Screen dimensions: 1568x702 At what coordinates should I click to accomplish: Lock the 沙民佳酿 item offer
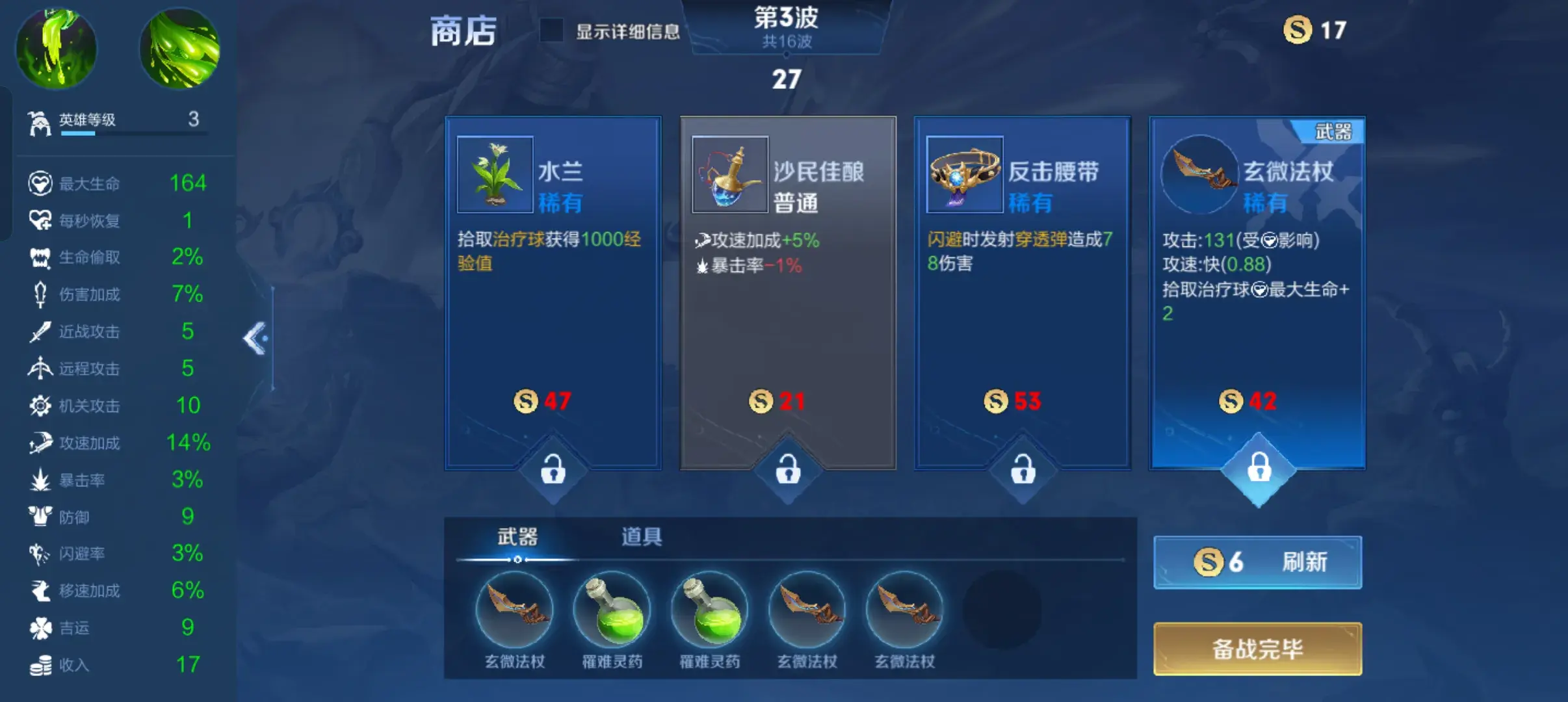point(788,469)
